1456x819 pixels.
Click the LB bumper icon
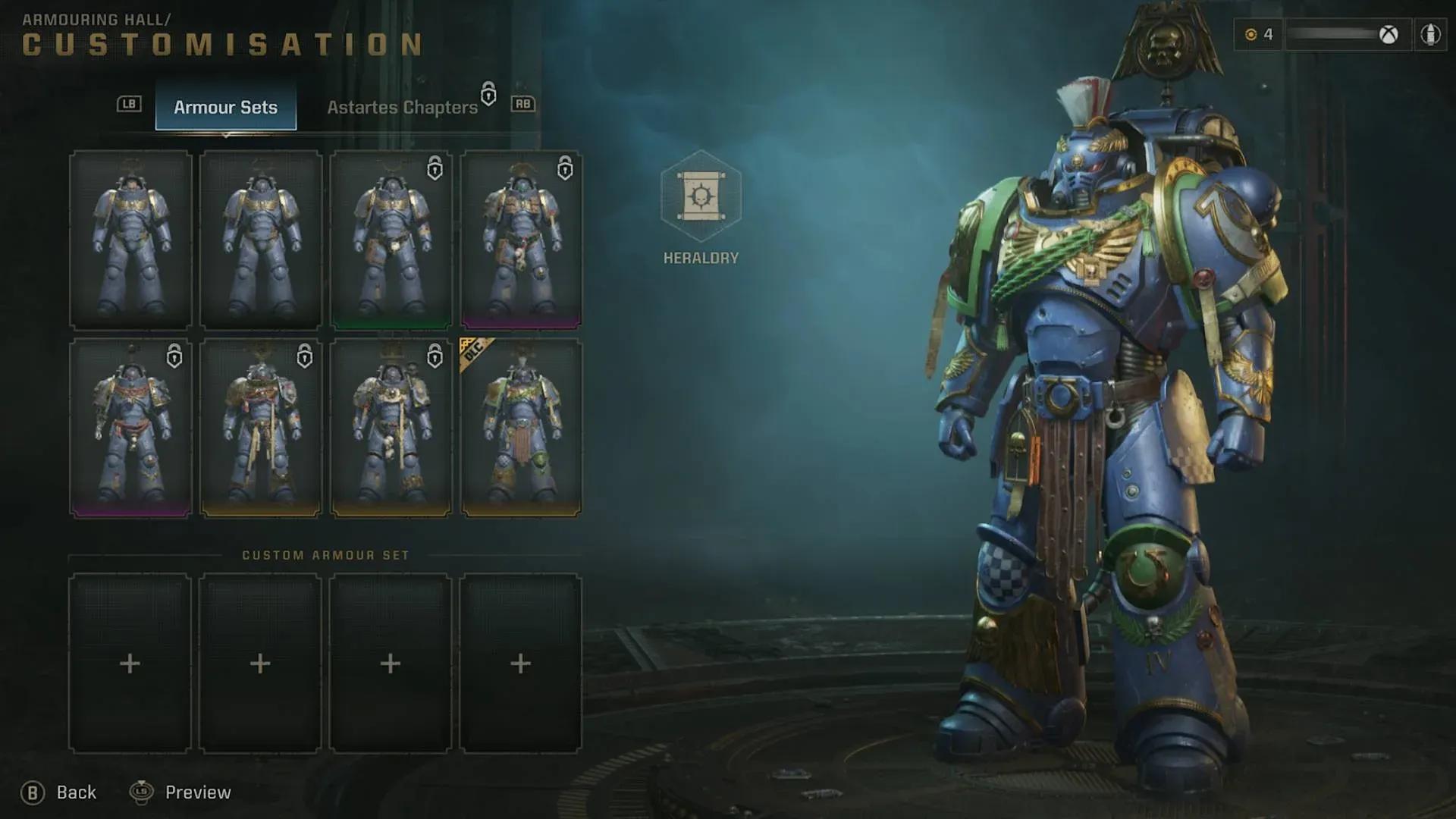(129, 105)
